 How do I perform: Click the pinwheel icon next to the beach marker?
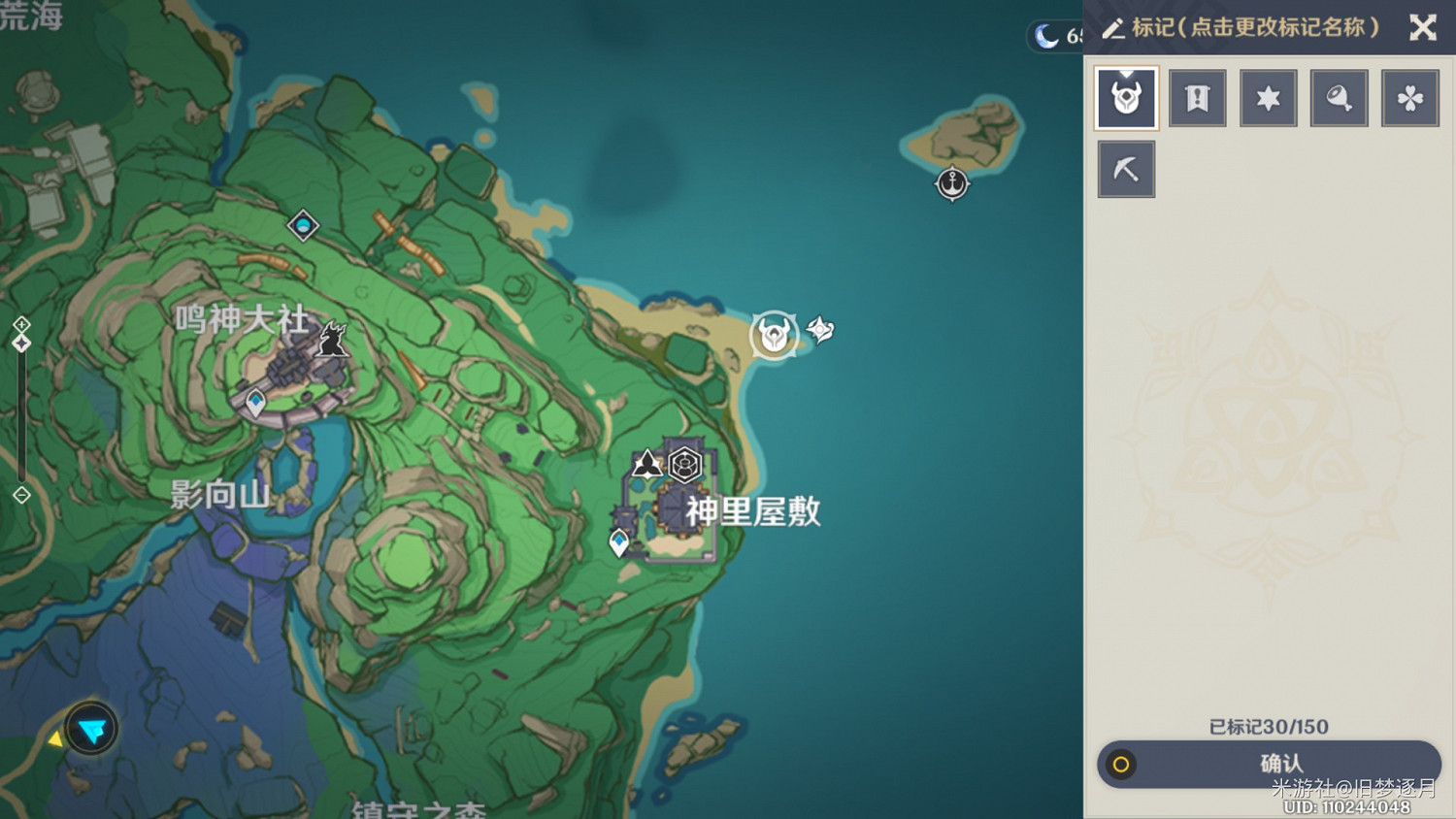point(820,331)
